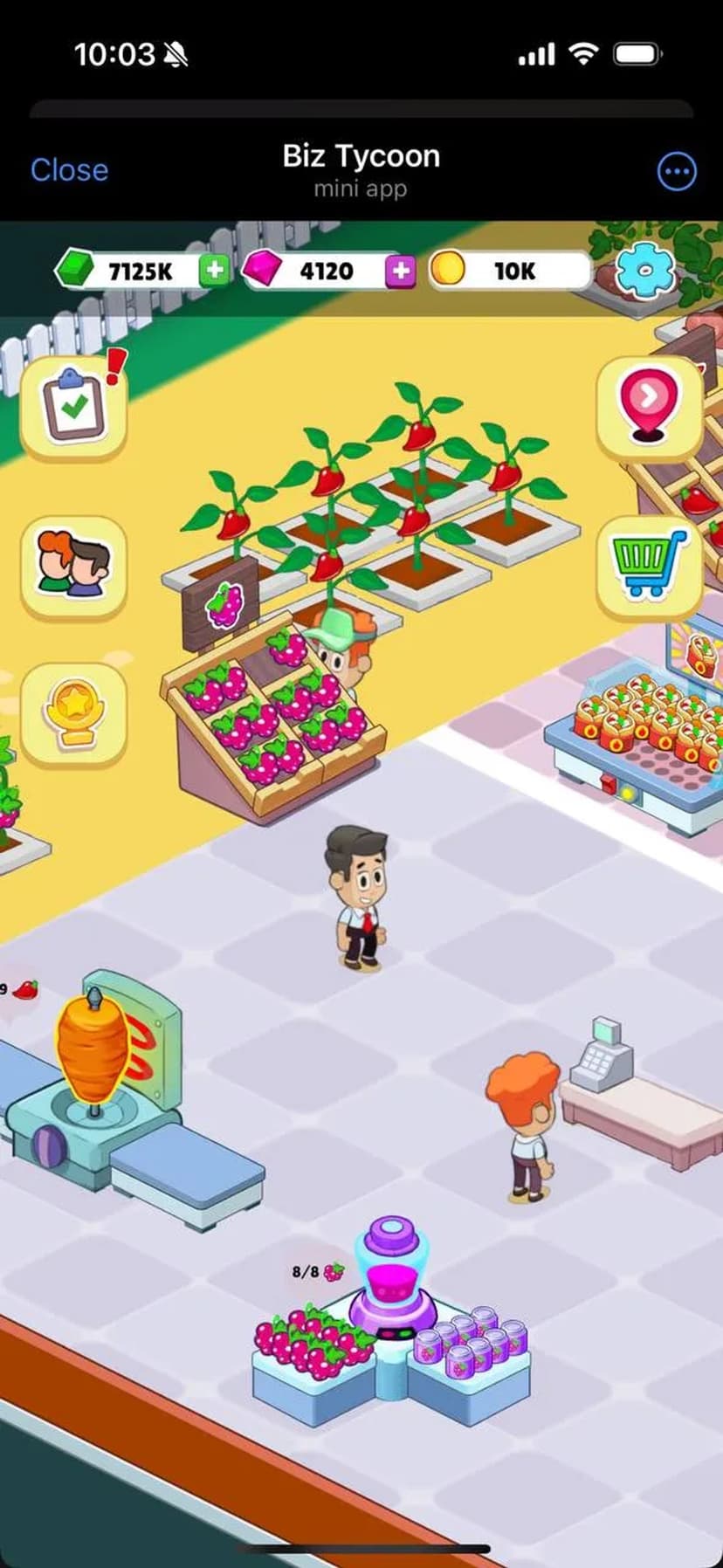The width and height of the screenshot is (723, 1568).
Task: Open the three-dot options menu
Action: [677, 172]
